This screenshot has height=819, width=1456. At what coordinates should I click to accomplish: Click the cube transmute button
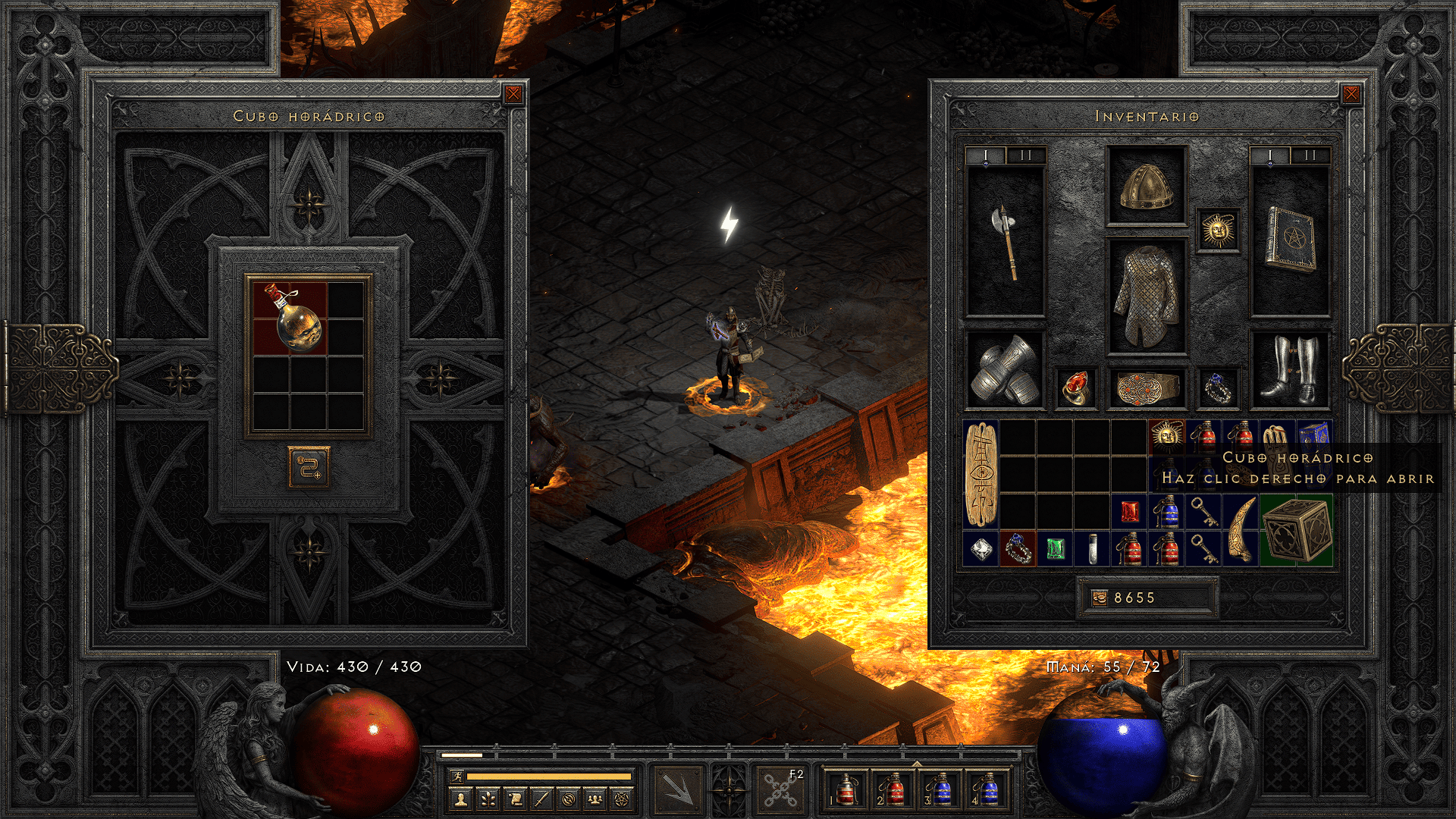pos(309,467)
